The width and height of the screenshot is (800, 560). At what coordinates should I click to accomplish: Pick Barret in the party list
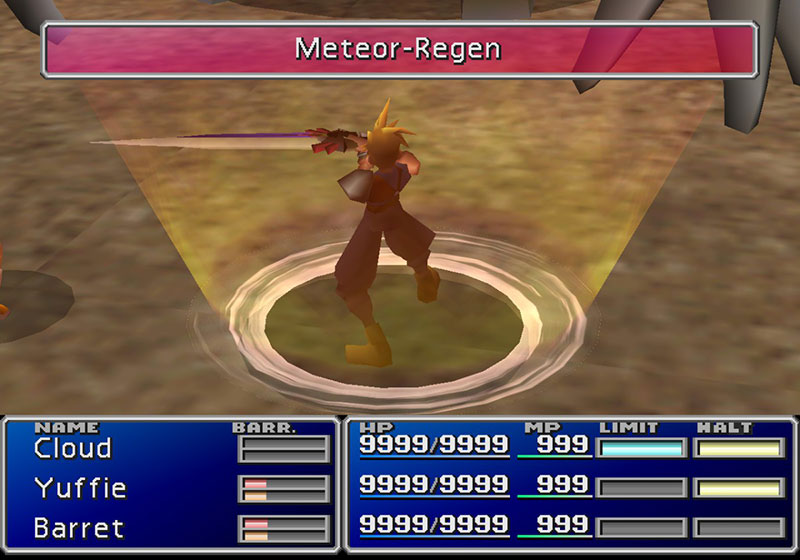78,526
